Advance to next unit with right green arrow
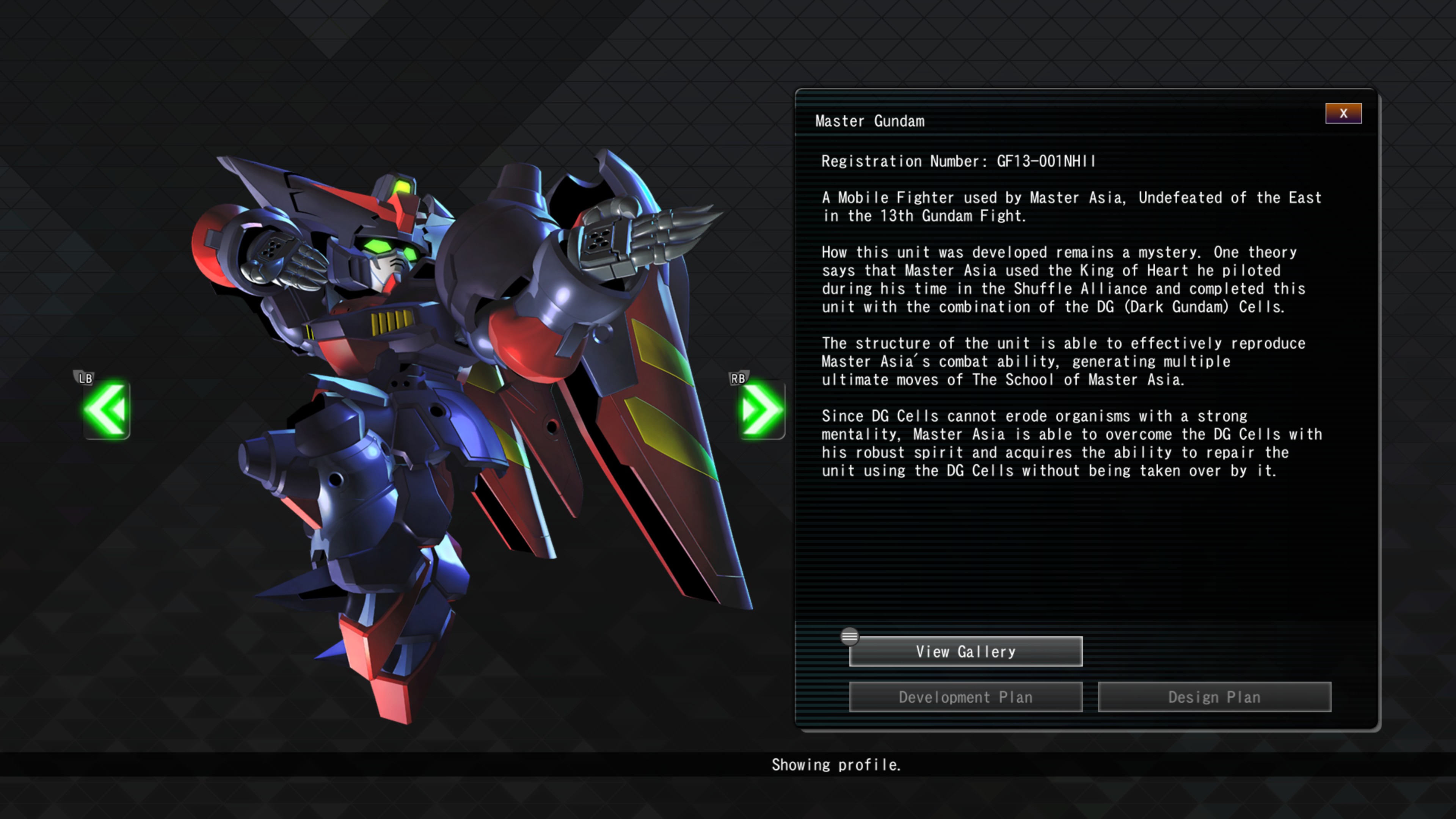Image resolution: width=1456 pixels, height=819 pixels. (761, 410)
